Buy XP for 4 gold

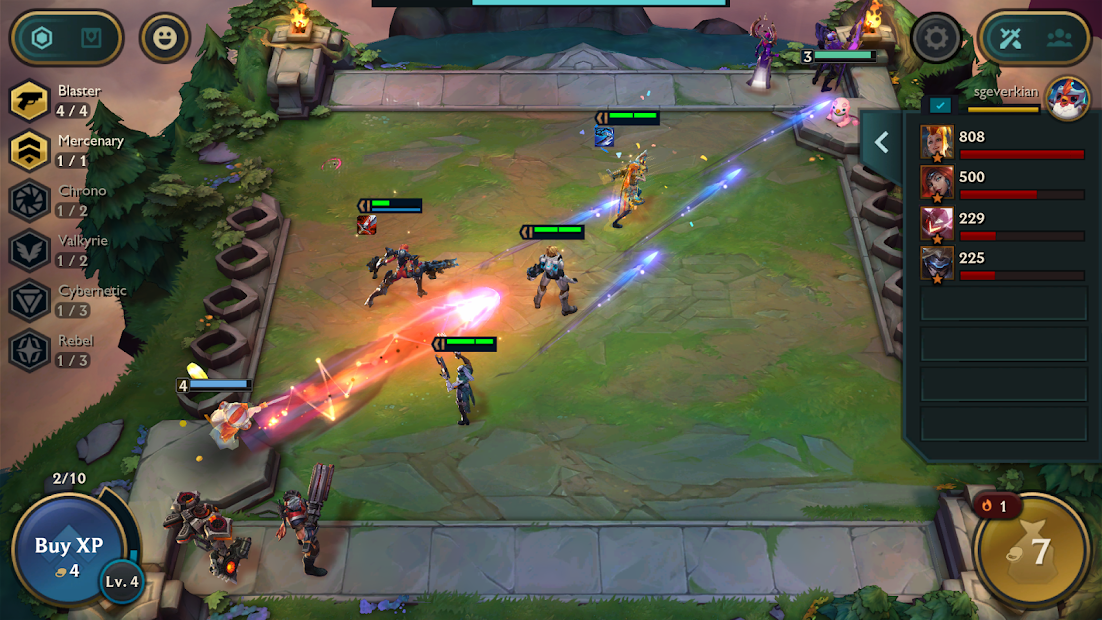(x=68, y=549)
